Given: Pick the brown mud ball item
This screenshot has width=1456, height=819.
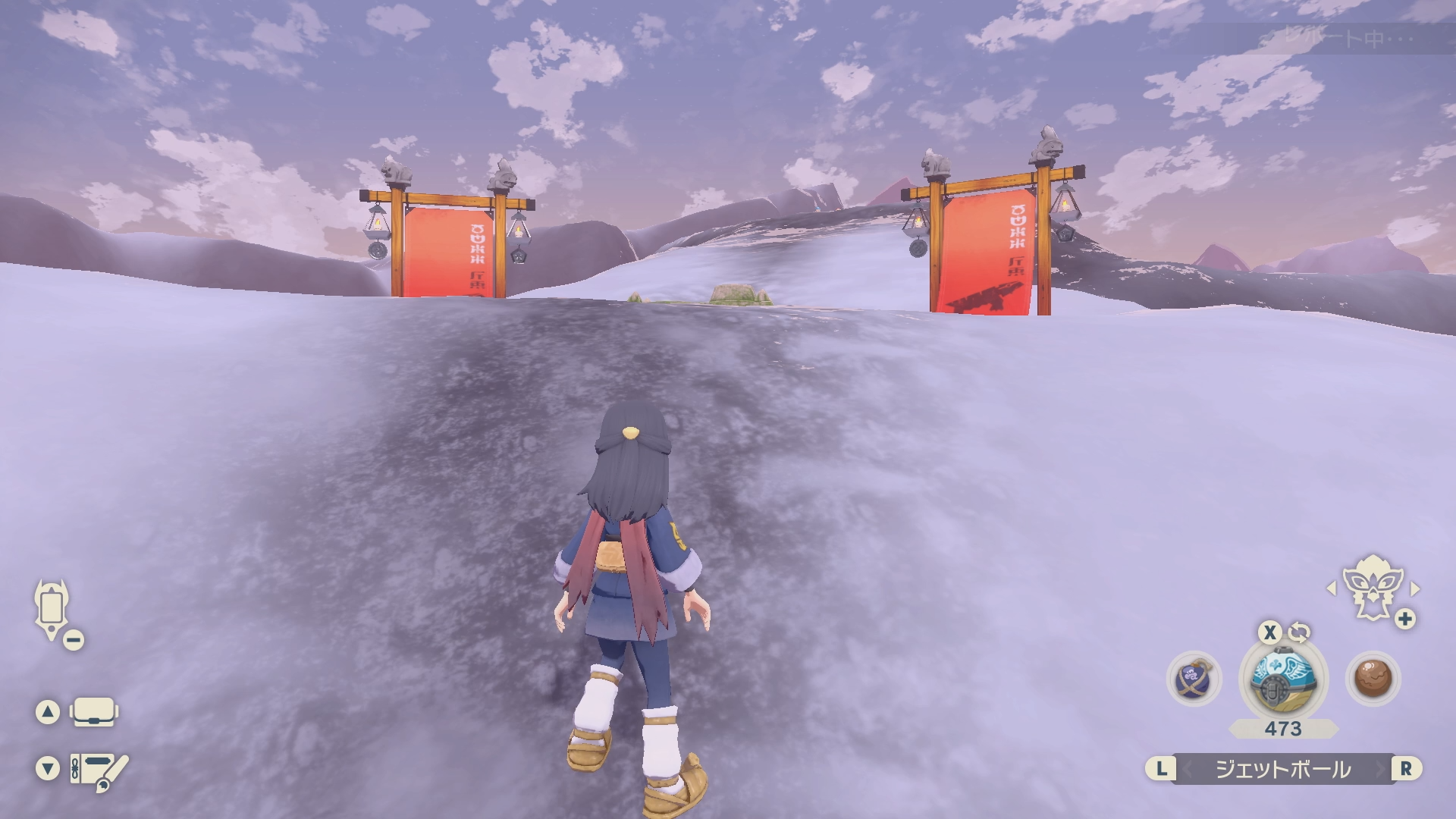Looking at the screenshot, I should point(1373,679).
